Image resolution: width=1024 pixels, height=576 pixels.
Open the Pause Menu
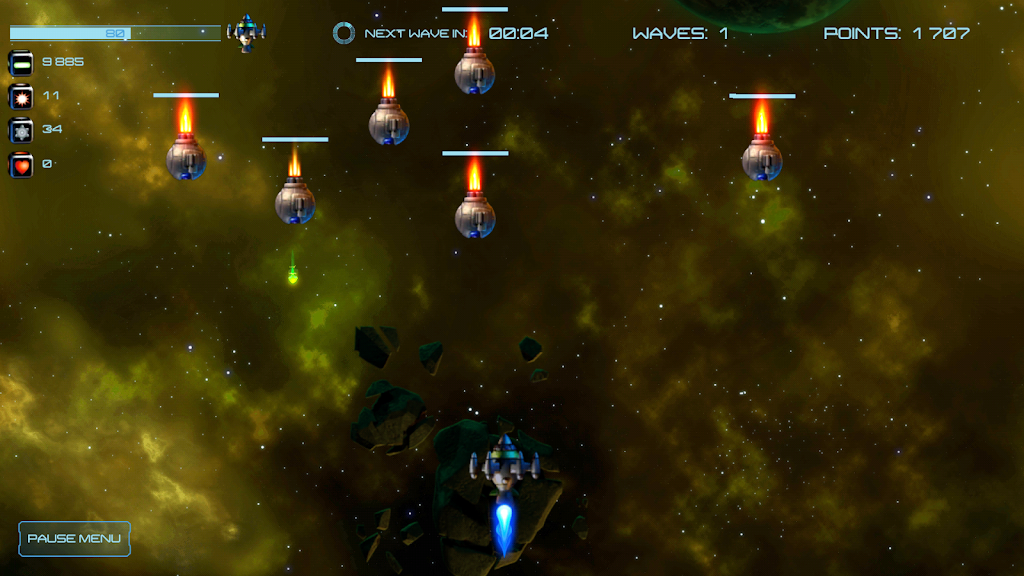click(x=74, y=539)
